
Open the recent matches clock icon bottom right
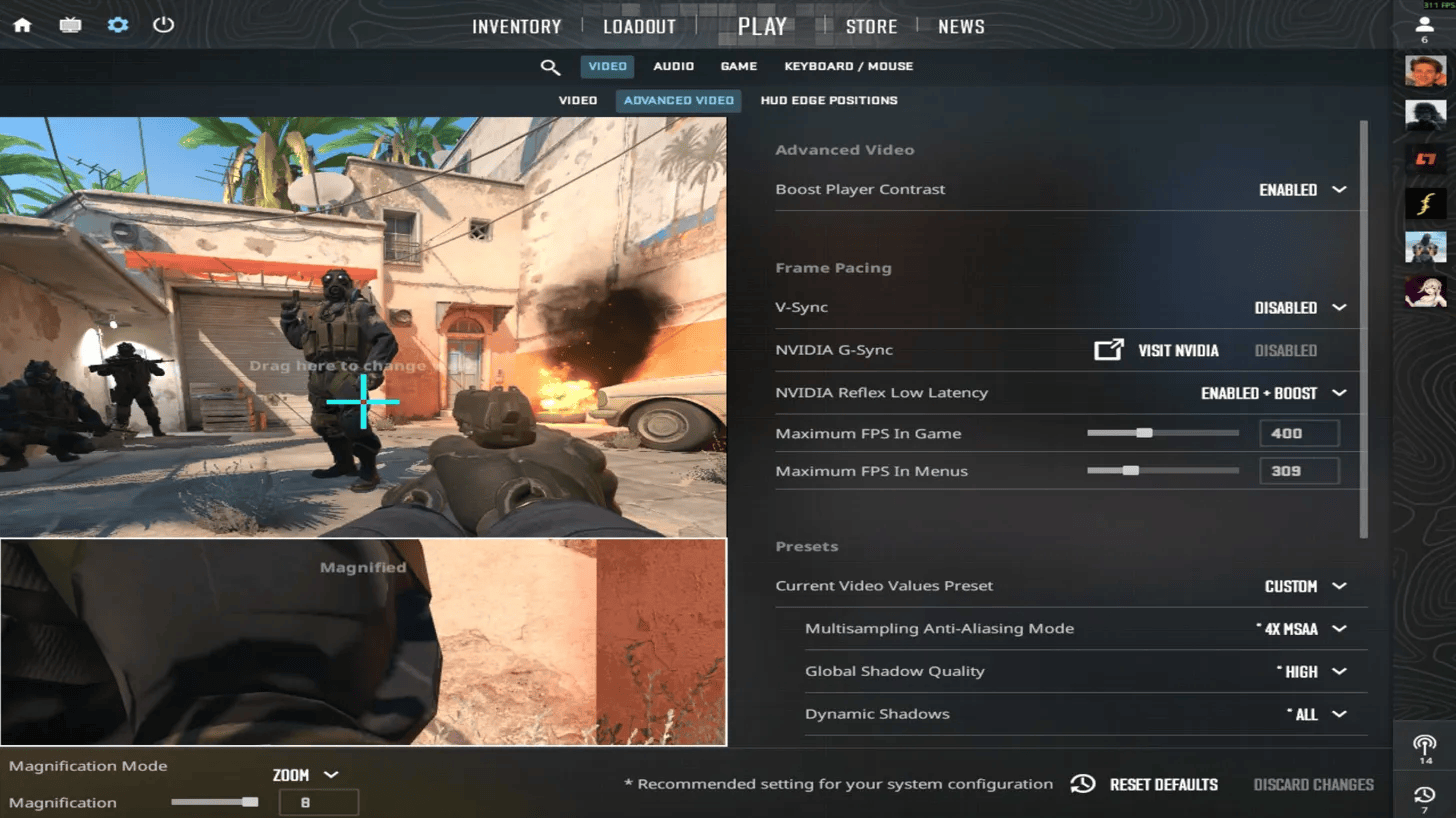click(1424, 795)
